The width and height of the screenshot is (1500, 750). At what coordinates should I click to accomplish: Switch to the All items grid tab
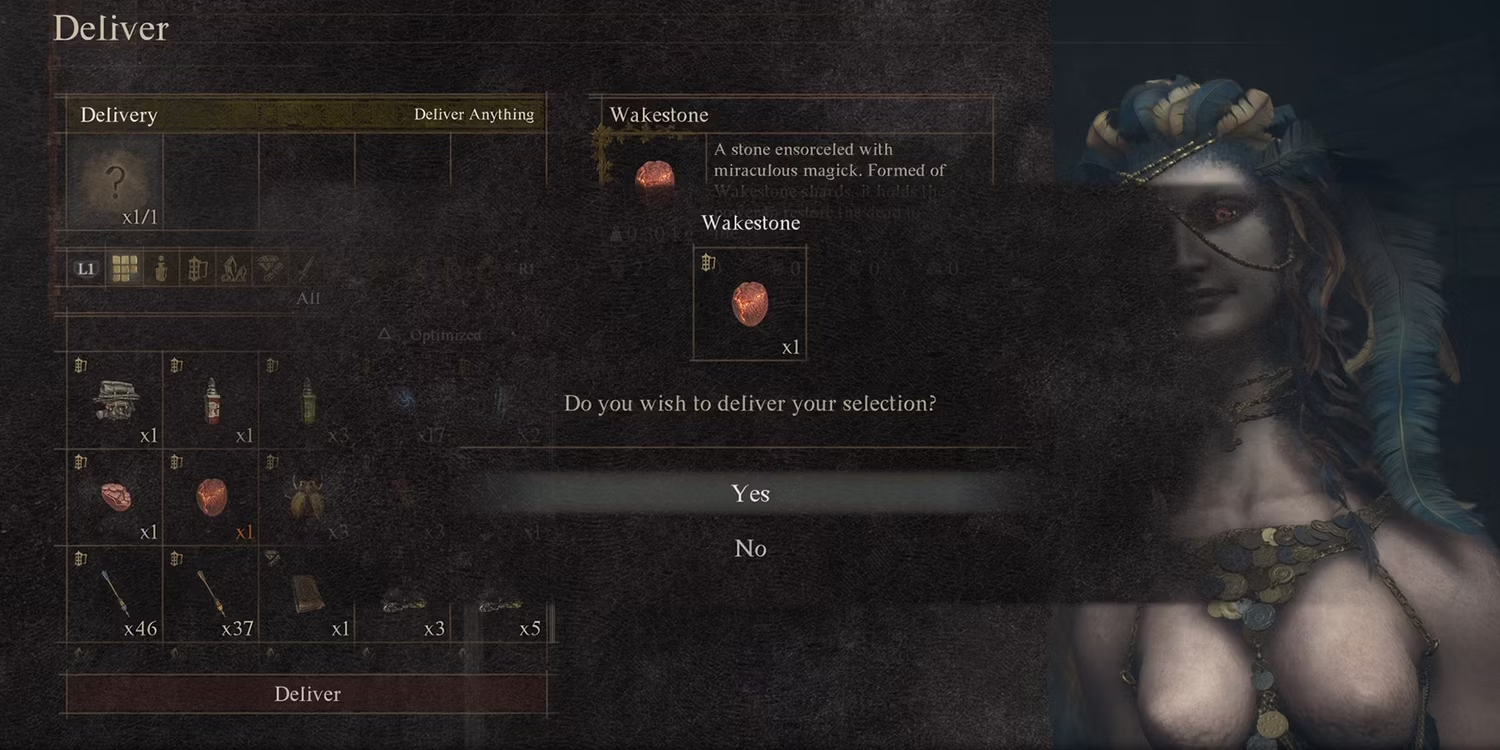tap(124, 268)
